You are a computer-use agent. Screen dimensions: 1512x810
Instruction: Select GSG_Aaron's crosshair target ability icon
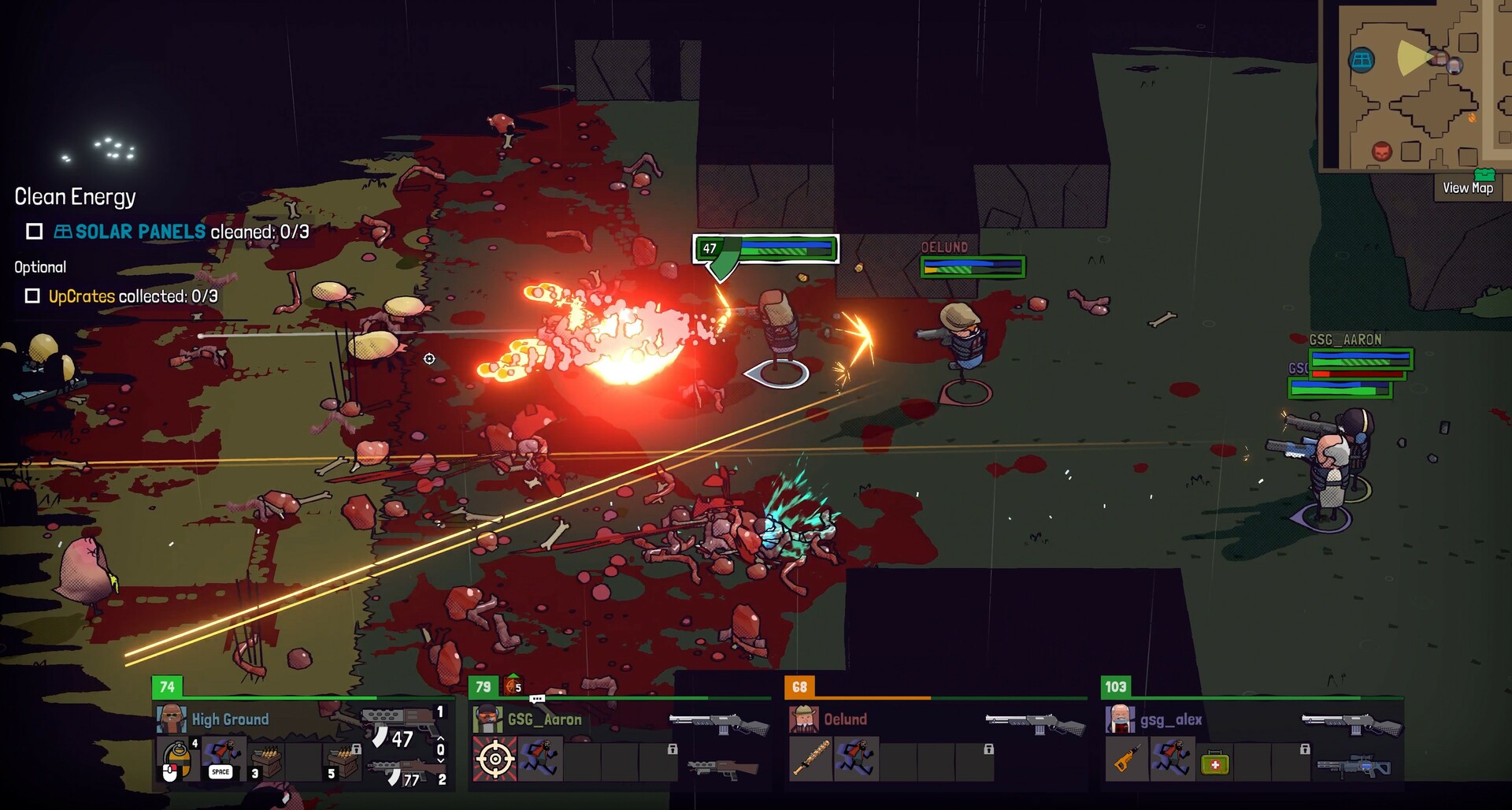pos(495,760)
